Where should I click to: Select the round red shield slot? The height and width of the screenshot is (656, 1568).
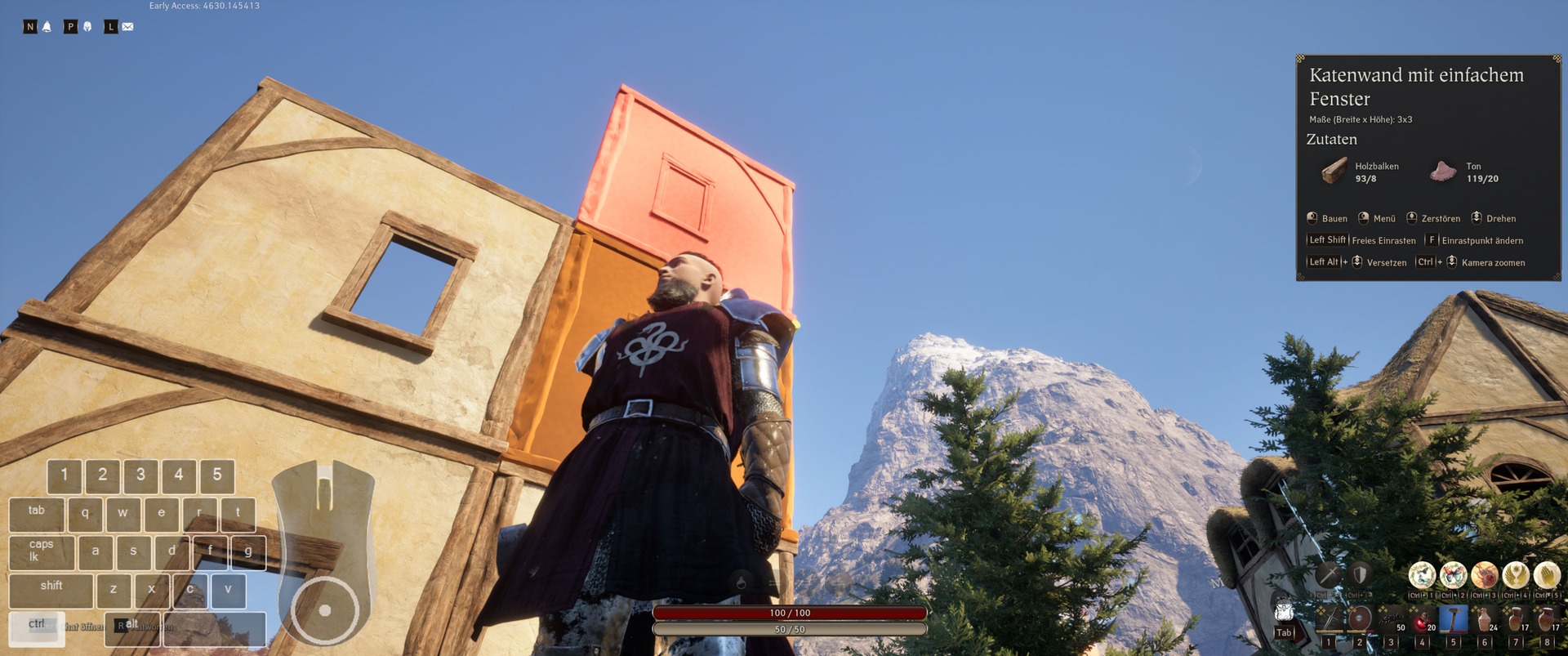click(x=1360, y=618)
